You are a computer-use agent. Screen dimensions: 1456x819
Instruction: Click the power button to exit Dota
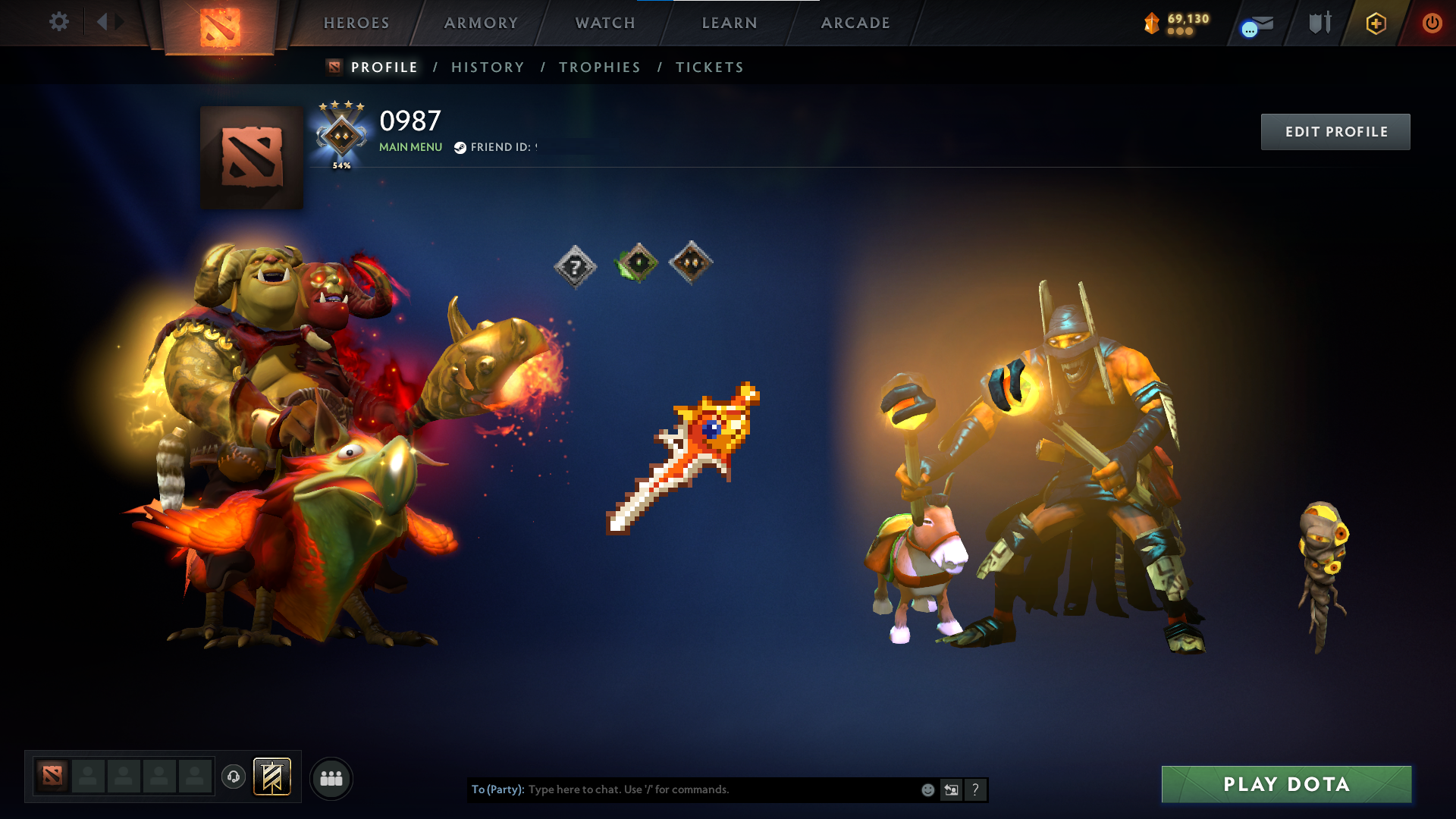1432,23
